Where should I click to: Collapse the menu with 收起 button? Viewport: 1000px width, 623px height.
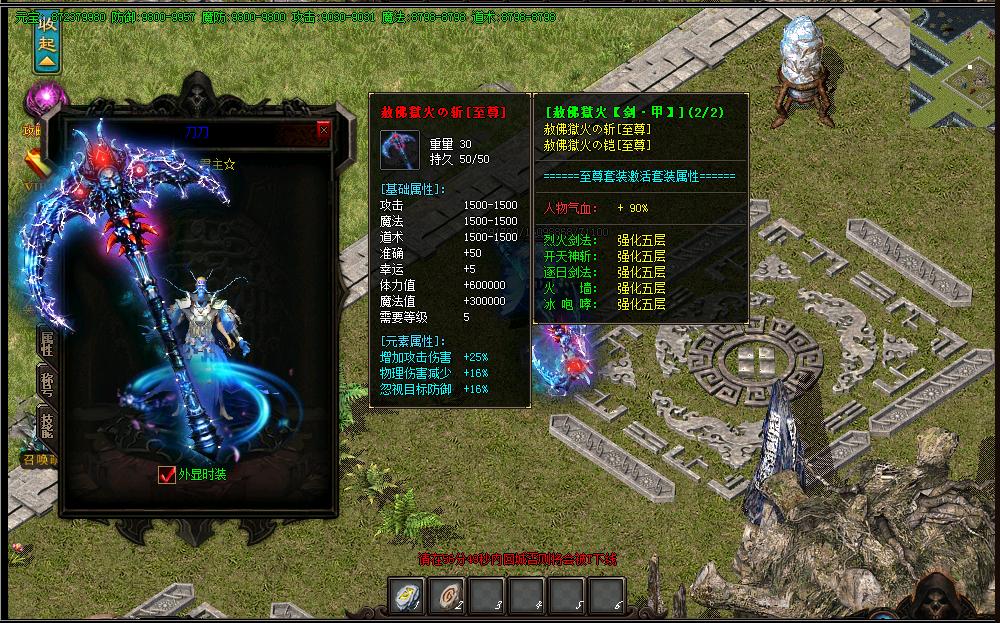[x=47, y=45]
